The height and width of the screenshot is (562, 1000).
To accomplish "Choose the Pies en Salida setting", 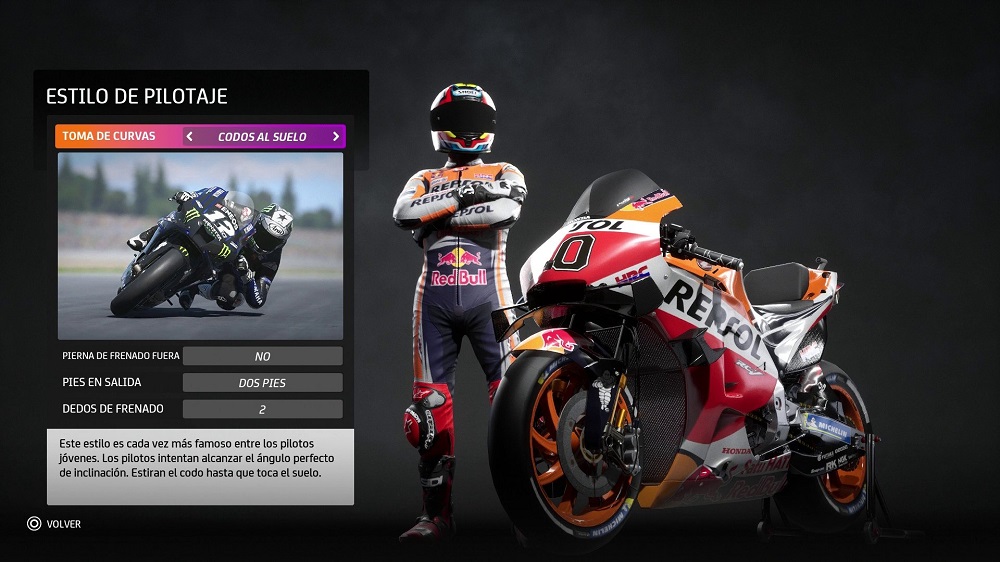I will coord(200,382).
